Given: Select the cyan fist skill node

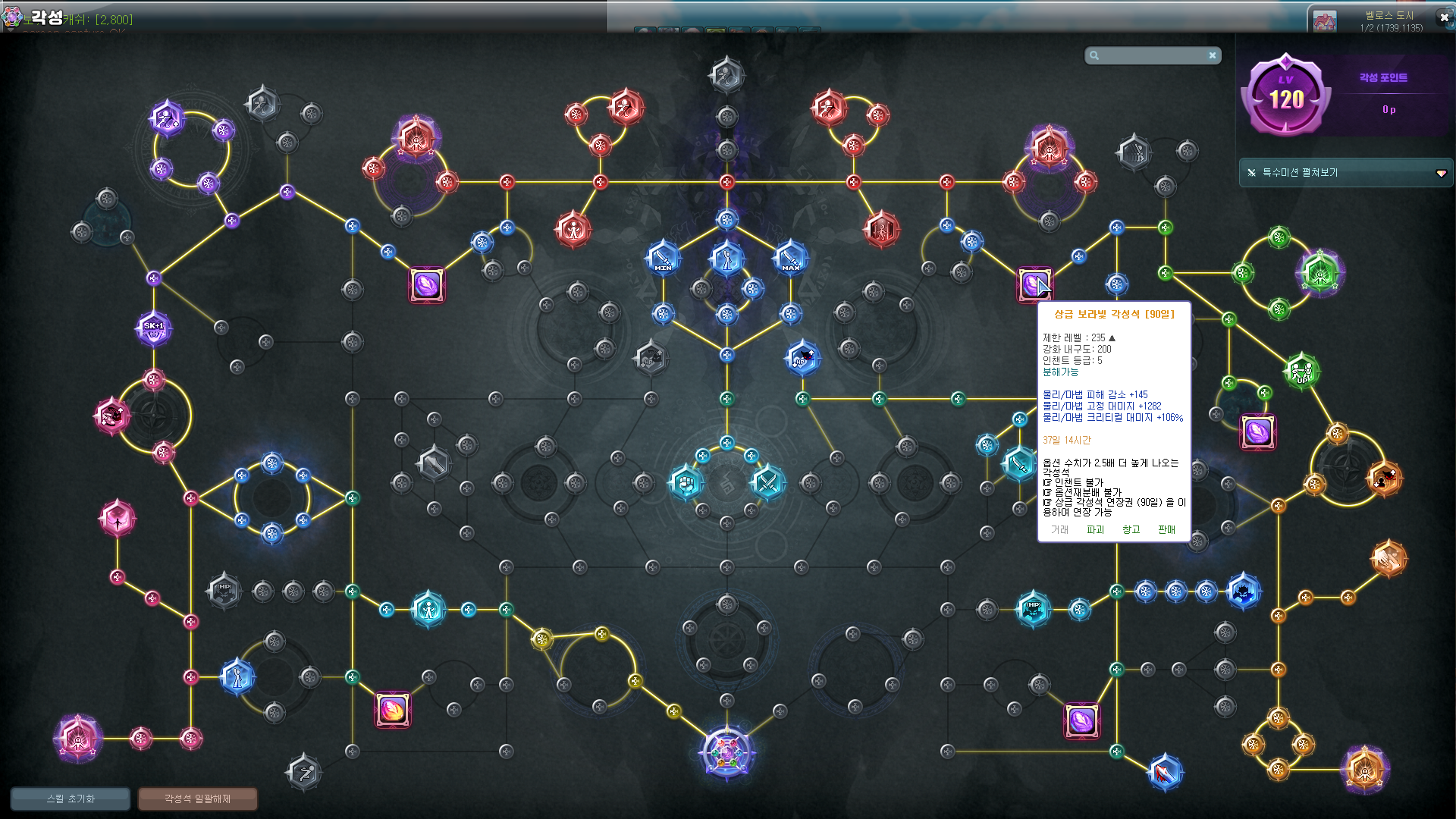Looking at the screenshot, I should coord(686,482).
